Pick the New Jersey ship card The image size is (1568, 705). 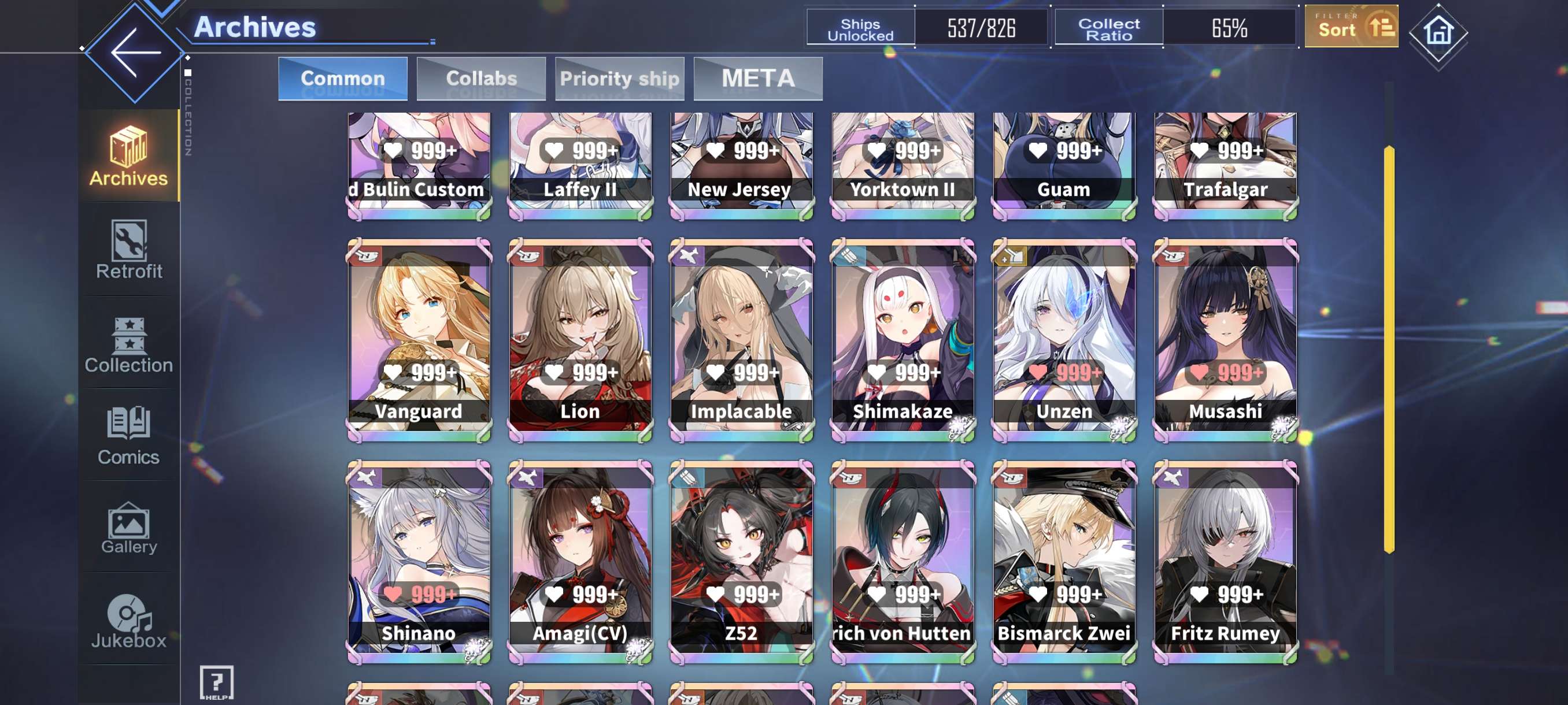pyautogui.click(x=741, y=164)
